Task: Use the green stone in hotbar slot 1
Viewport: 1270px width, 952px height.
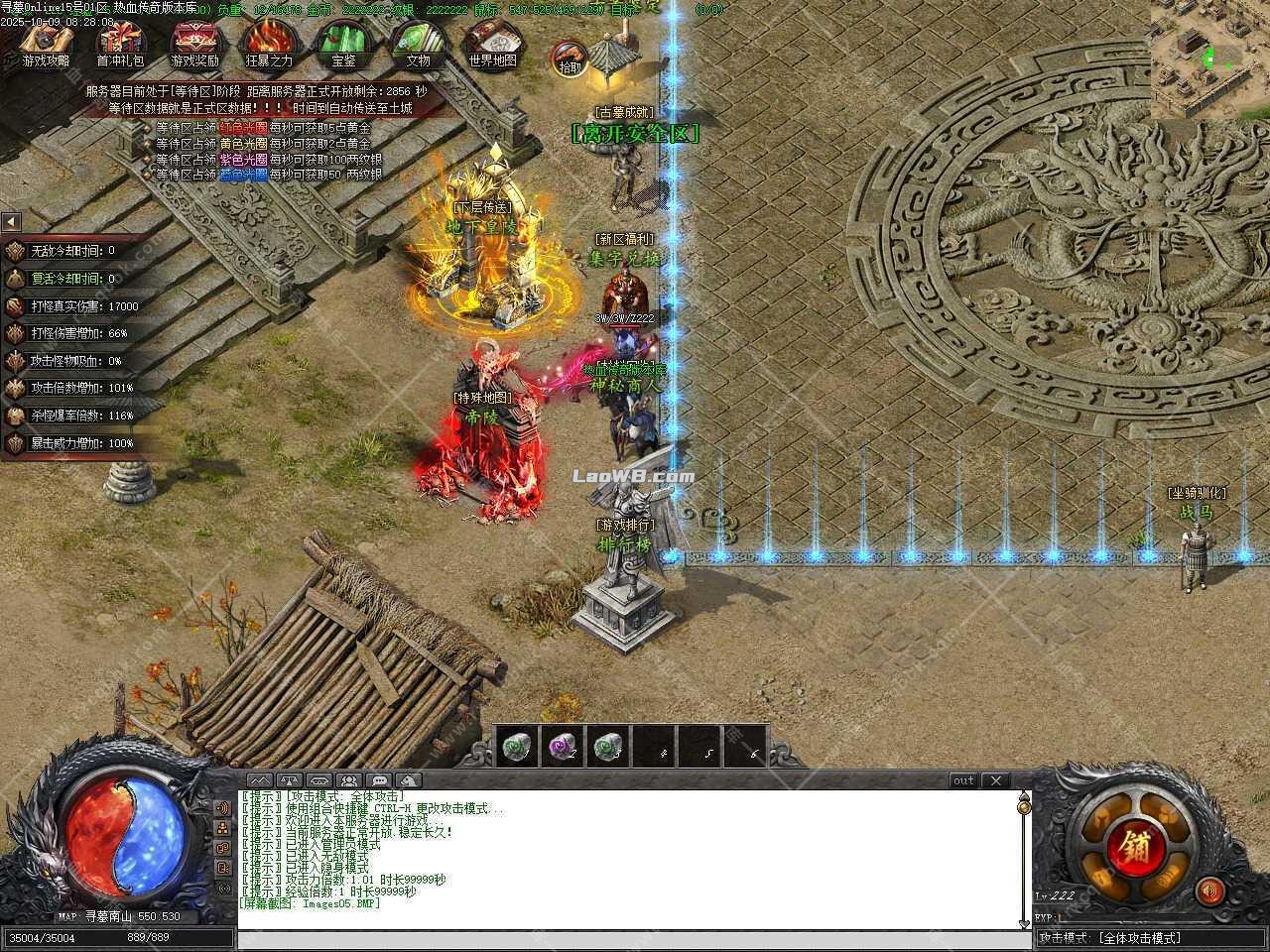Action: tap(514, 747)
